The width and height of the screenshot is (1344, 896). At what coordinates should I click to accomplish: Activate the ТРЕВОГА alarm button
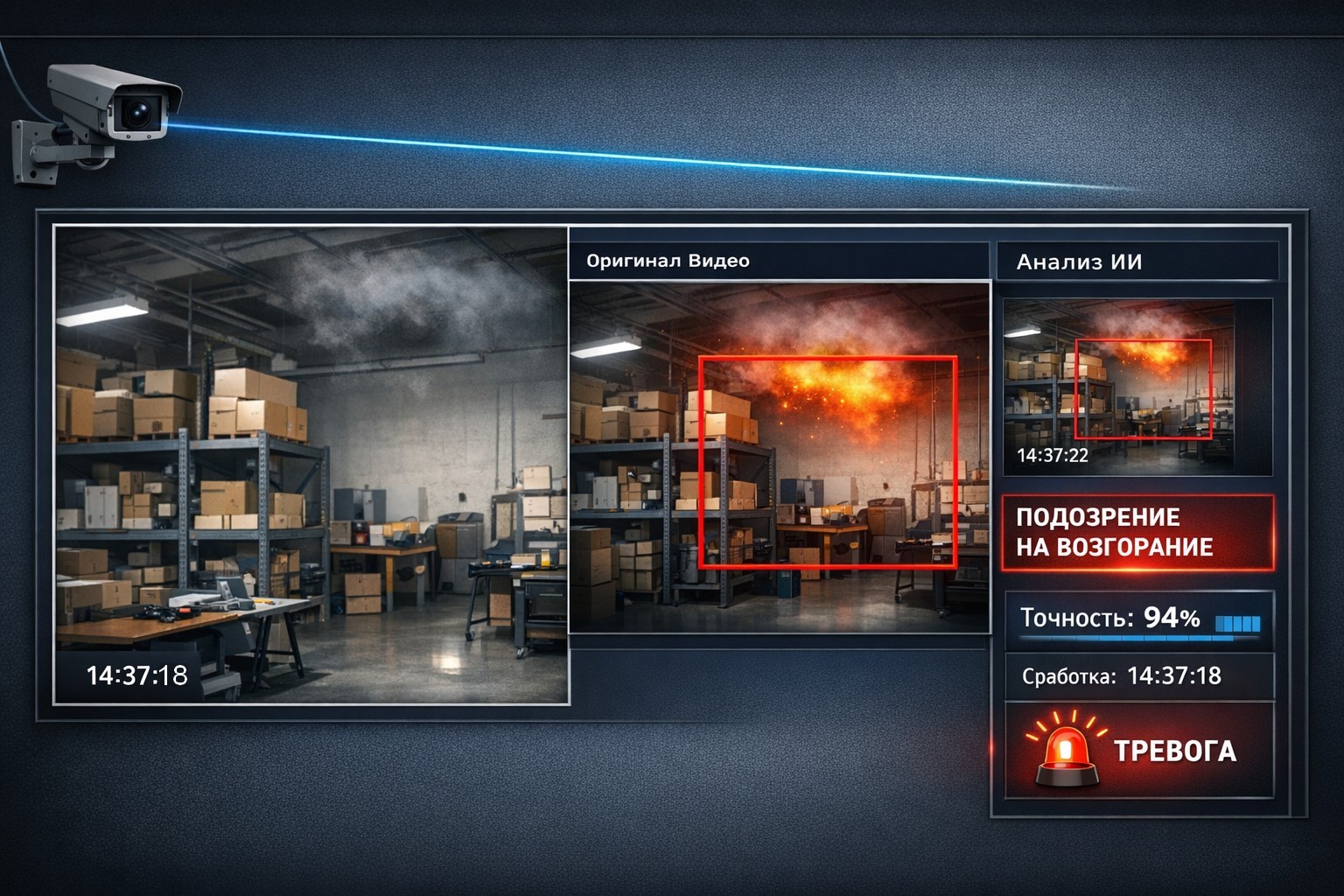pyautogui.click(x=1138, y=750)
